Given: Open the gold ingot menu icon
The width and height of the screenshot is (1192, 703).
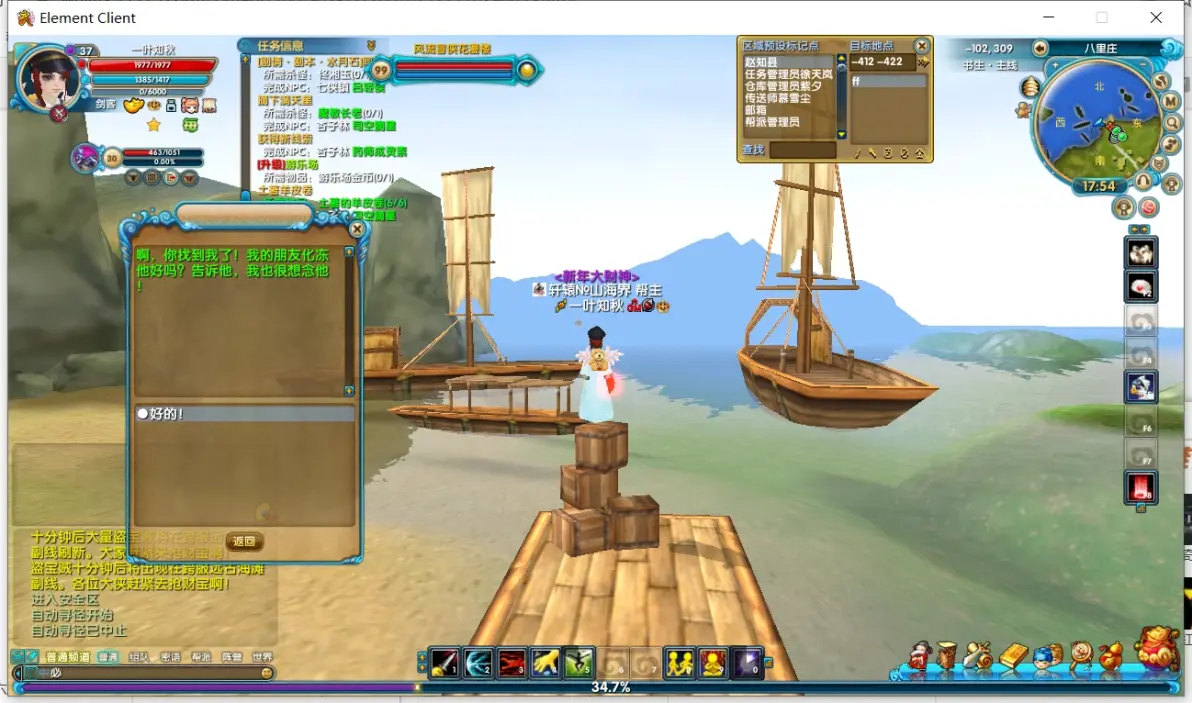Looking at the screenshot, I should click(x=1013, y=657).
